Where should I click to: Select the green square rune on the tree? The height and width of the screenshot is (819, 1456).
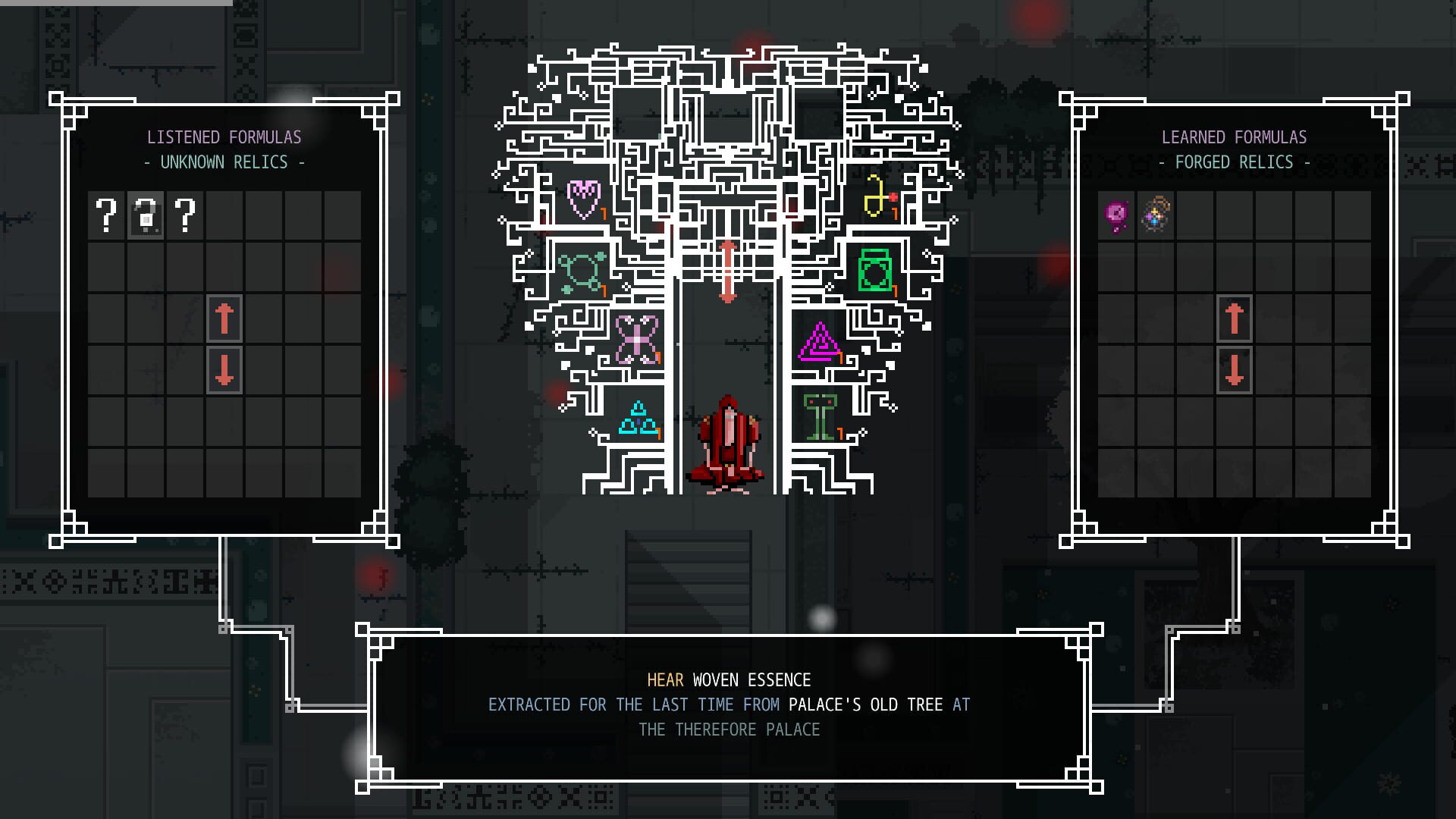(x=874, y=269)
